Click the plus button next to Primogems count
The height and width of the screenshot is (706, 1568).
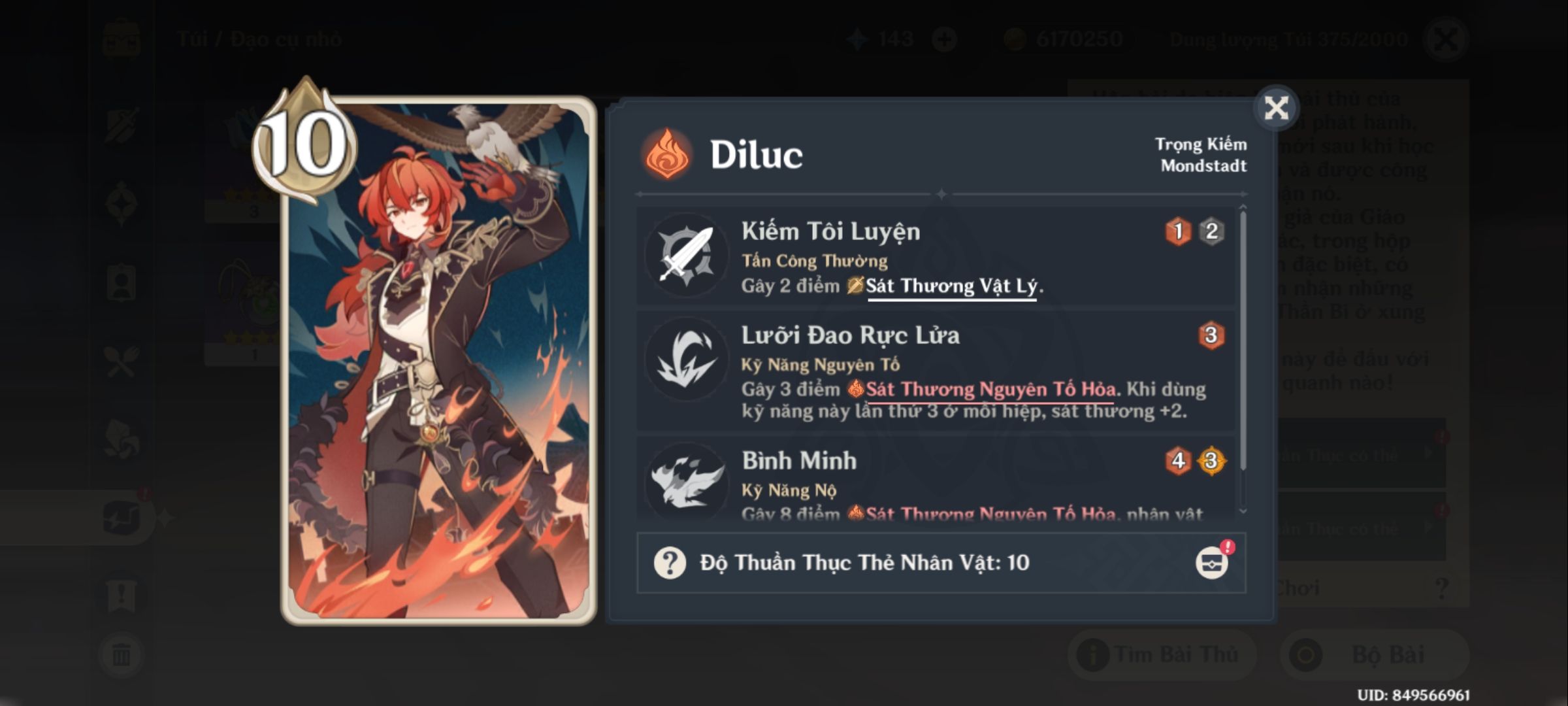point(945,38)
